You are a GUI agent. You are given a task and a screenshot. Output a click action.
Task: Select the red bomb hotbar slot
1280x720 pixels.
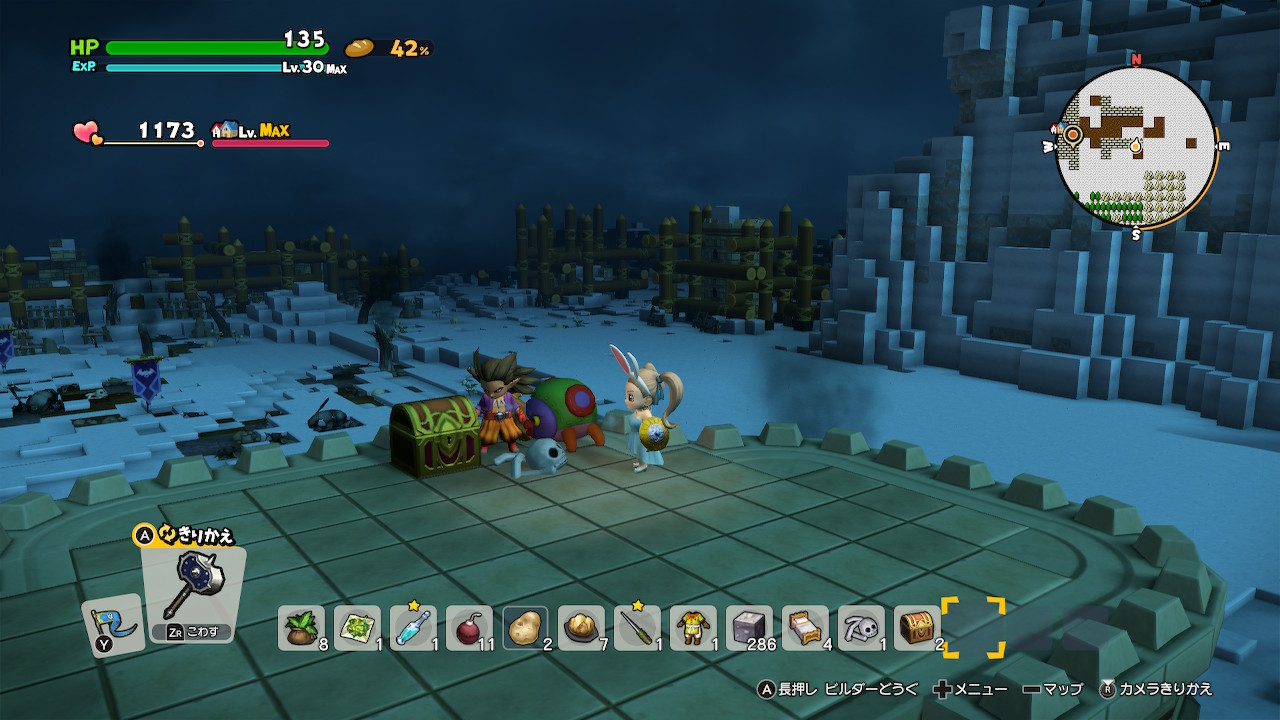tap(469, 628)
